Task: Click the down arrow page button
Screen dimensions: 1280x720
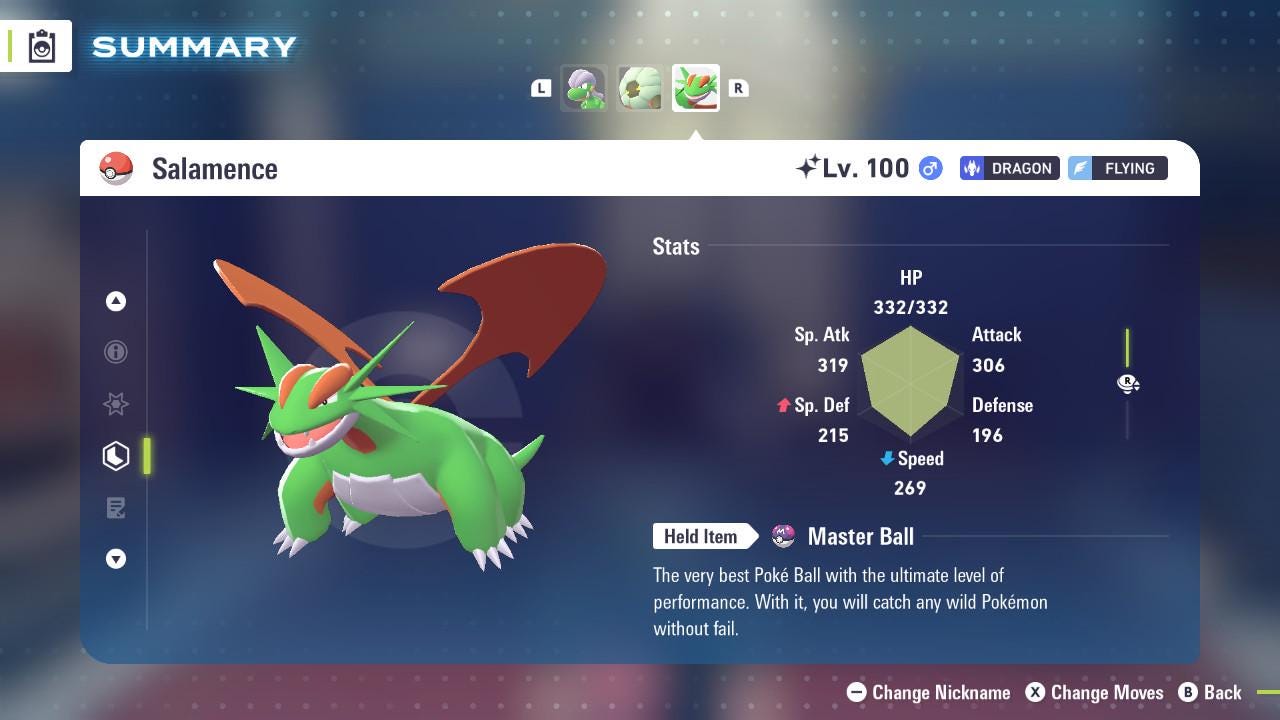Action: (x=116, y=559)
